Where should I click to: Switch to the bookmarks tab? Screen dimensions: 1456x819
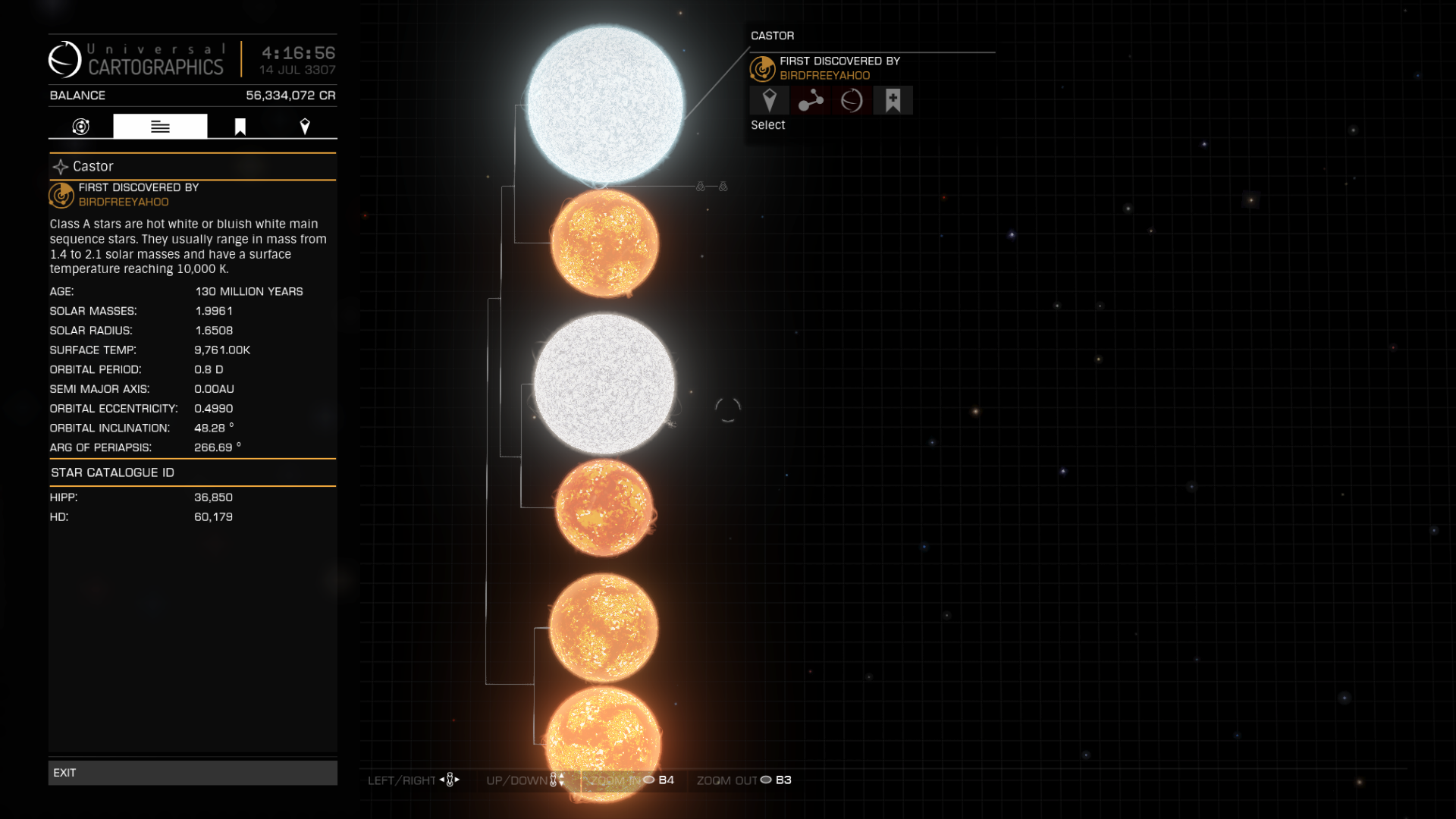(x=240, y=127)
